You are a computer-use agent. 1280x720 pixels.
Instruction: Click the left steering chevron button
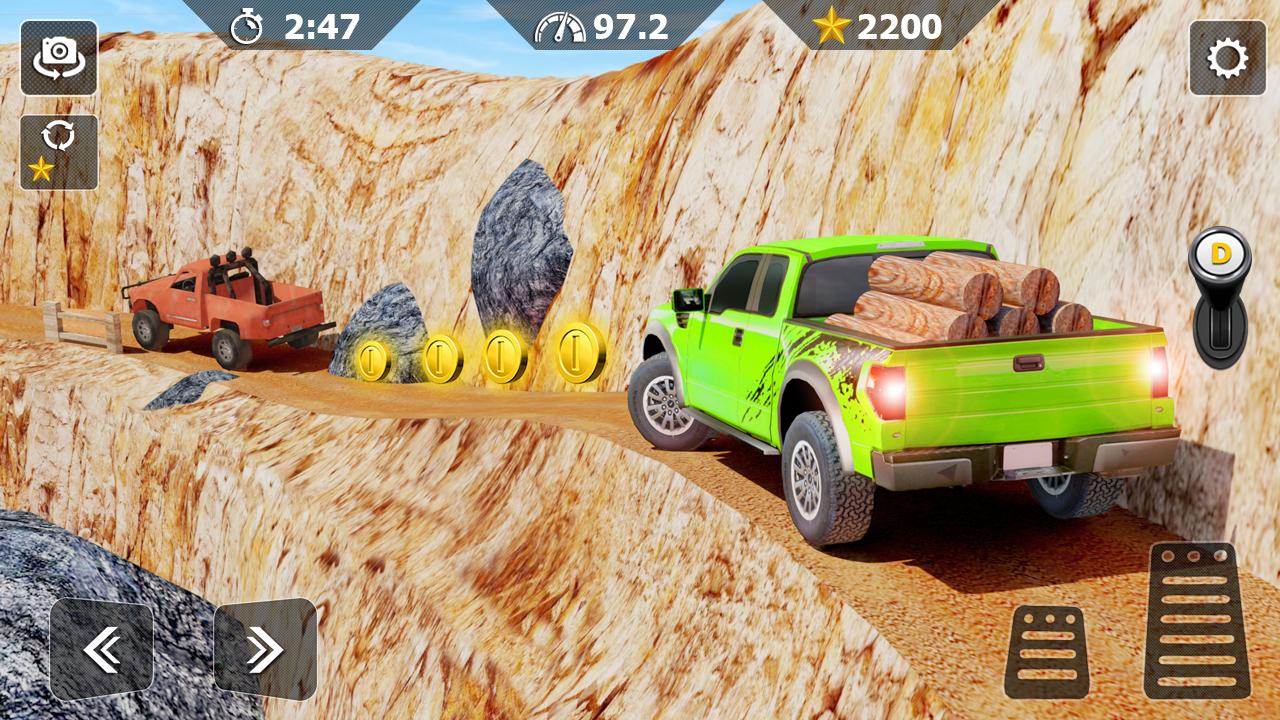(100, 643)
